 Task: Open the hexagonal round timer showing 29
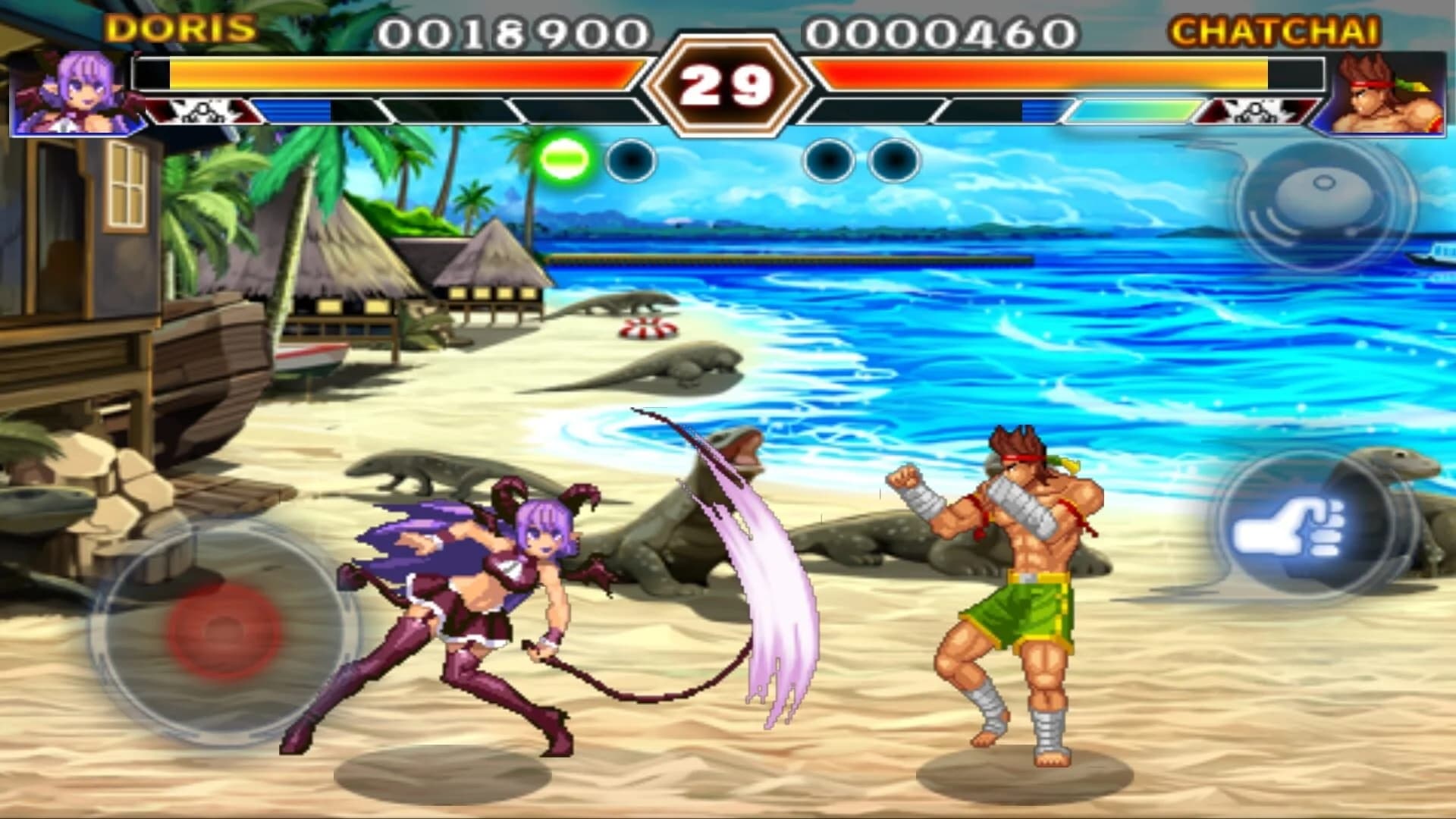point(728,83)
